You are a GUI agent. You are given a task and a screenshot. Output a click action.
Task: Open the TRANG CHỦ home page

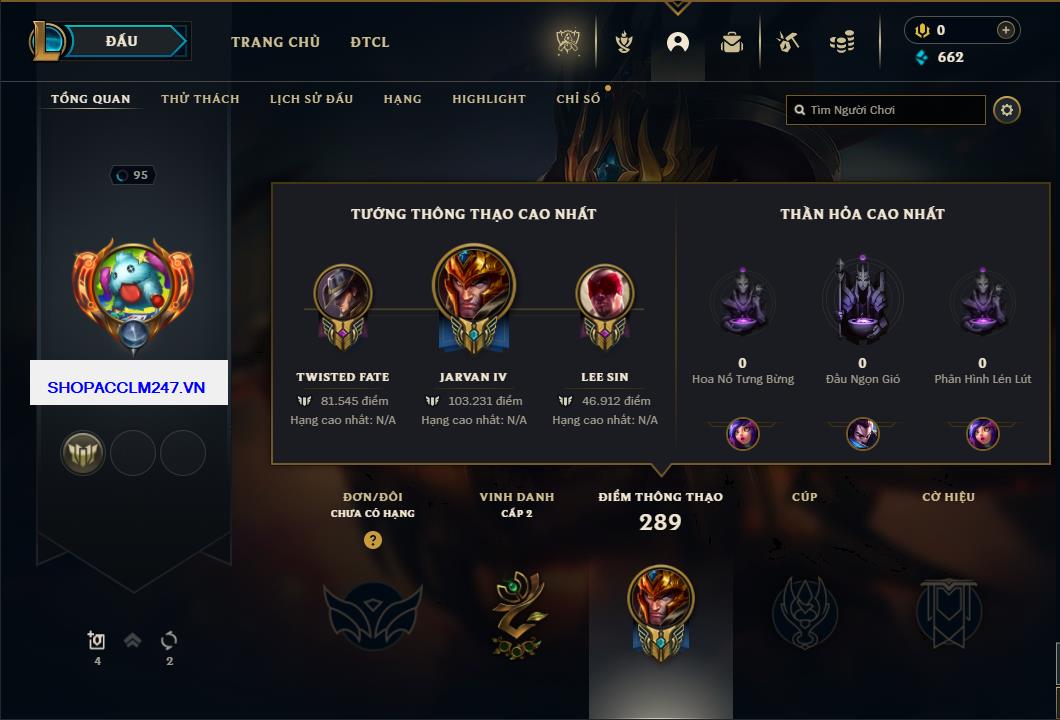(x=275, y=42)
